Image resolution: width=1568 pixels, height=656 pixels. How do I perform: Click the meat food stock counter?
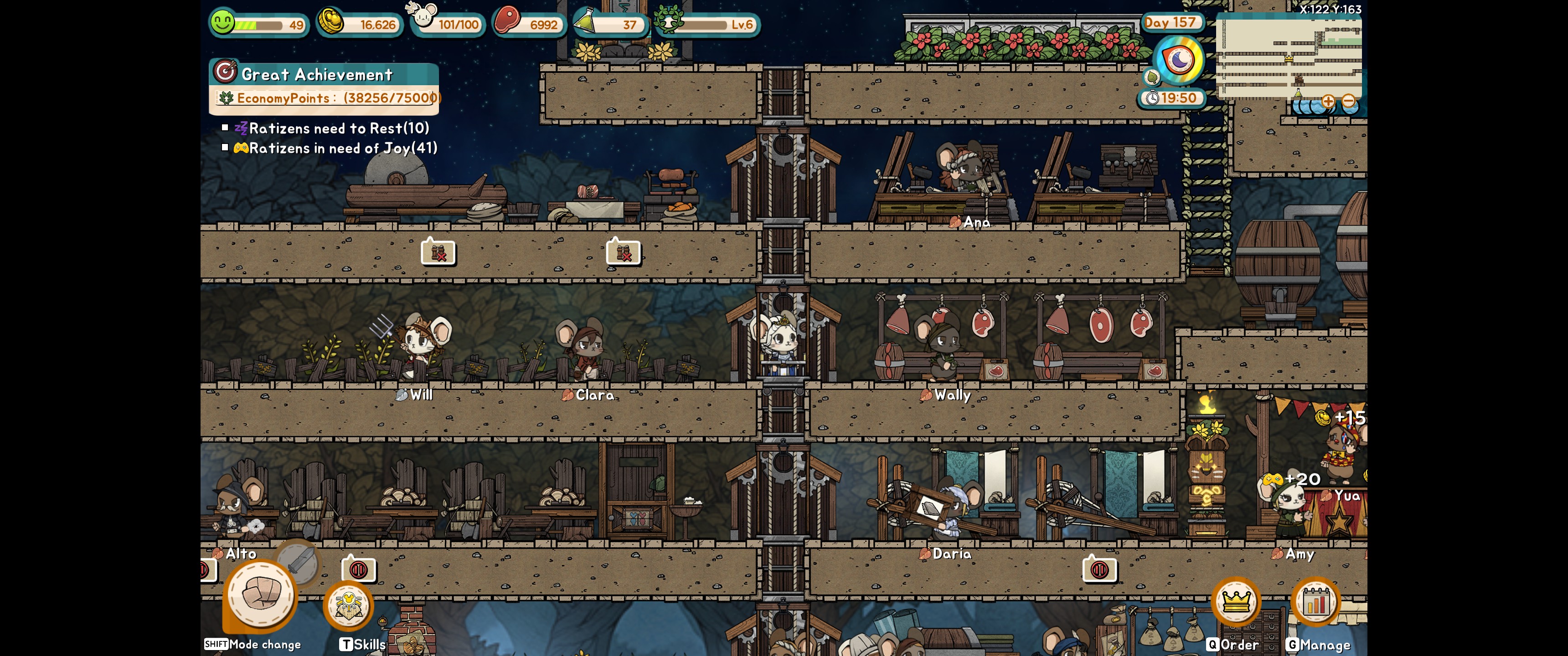(528, 24)
